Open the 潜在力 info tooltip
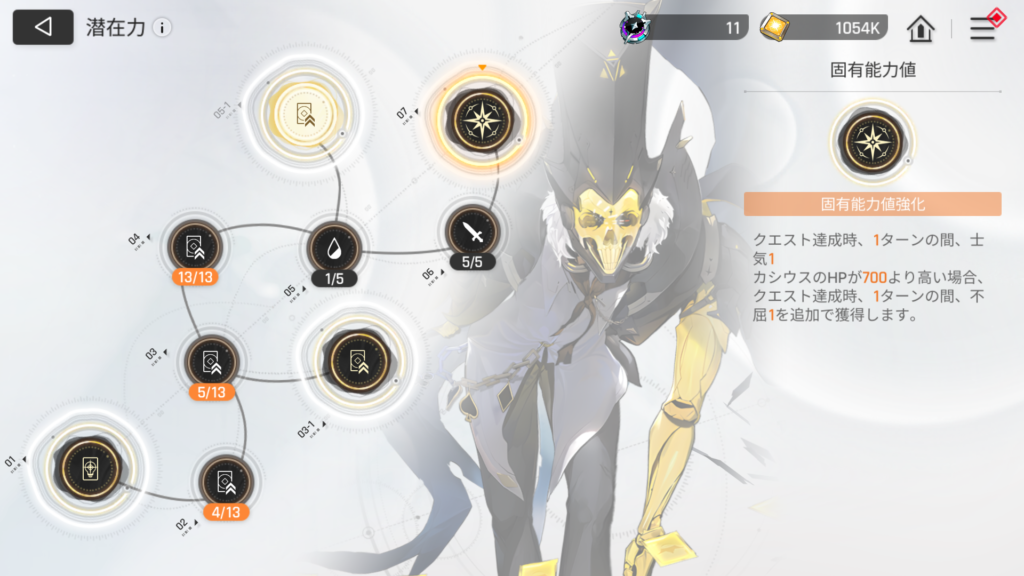 (x=162, y=28)
